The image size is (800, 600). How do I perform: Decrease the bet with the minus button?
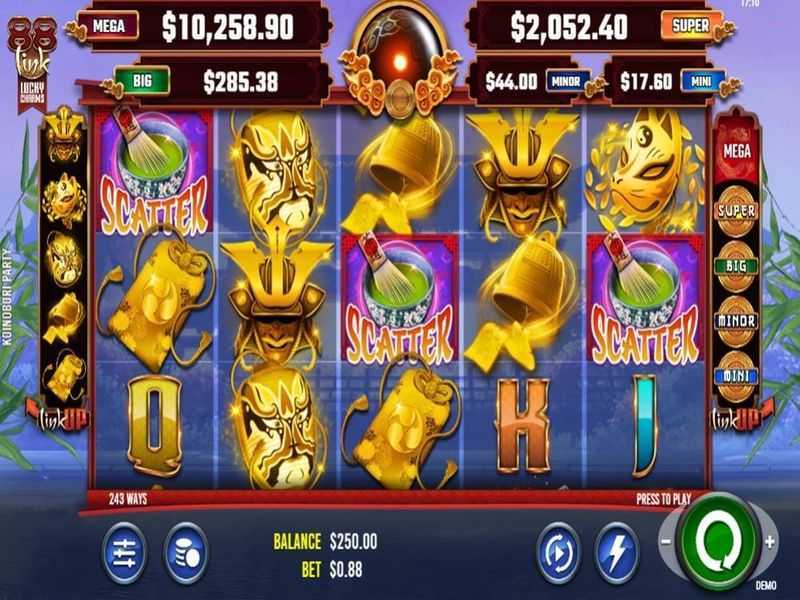pos(664,542)
